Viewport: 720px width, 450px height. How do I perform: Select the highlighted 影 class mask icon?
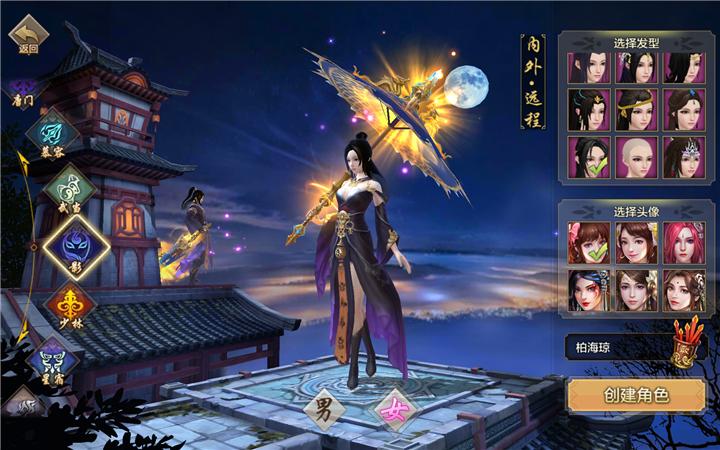[x=76, y=245]
